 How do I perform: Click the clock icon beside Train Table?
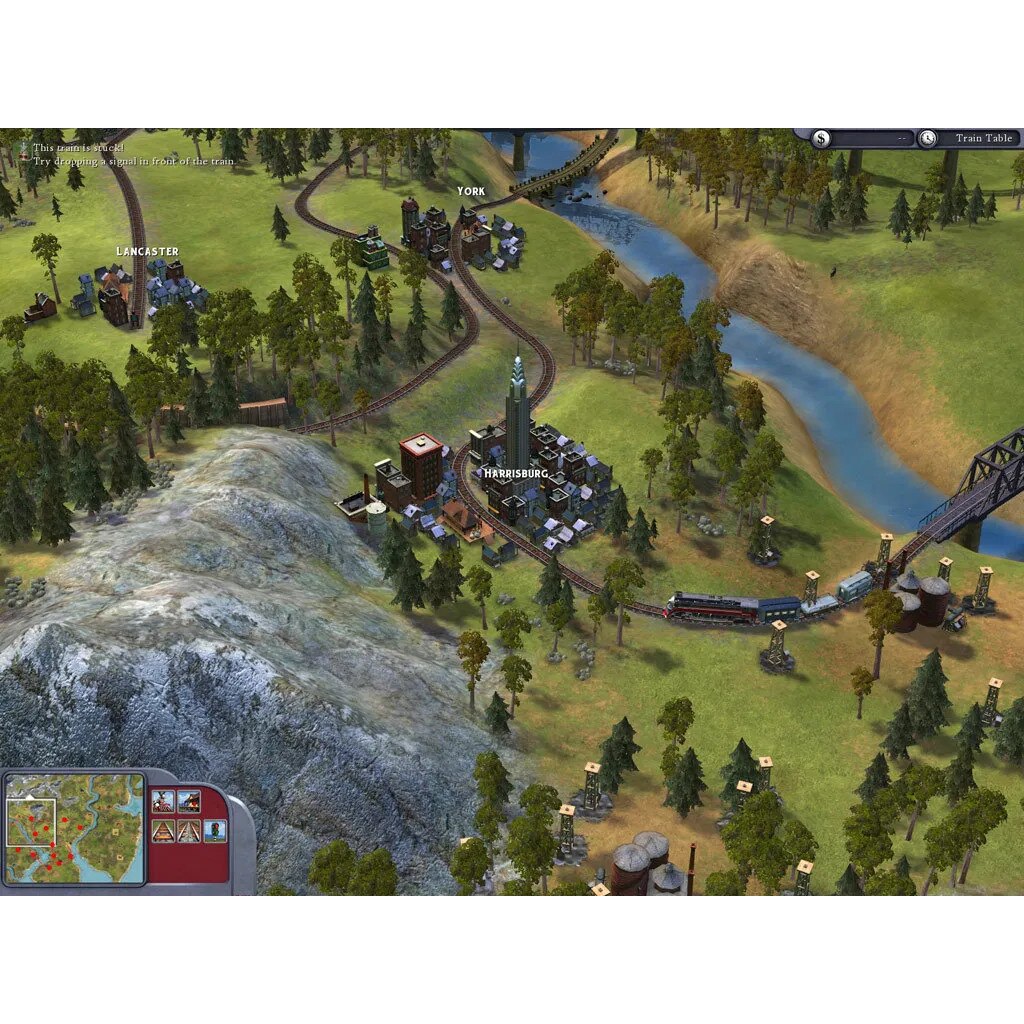[928, 139]
